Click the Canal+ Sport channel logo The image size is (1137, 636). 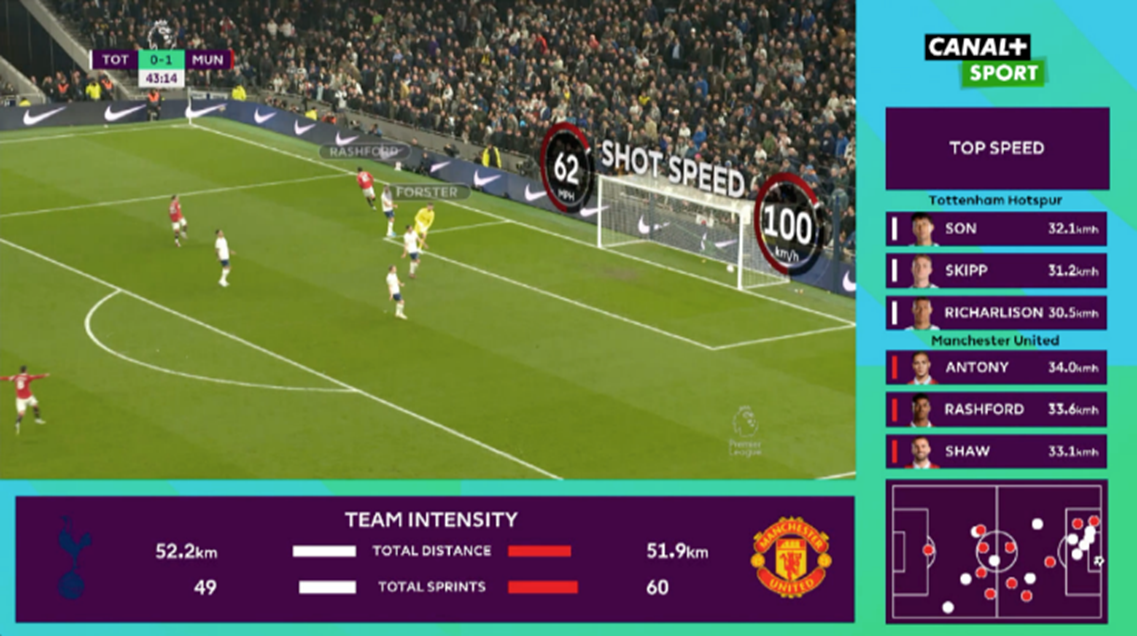point(984,60)
